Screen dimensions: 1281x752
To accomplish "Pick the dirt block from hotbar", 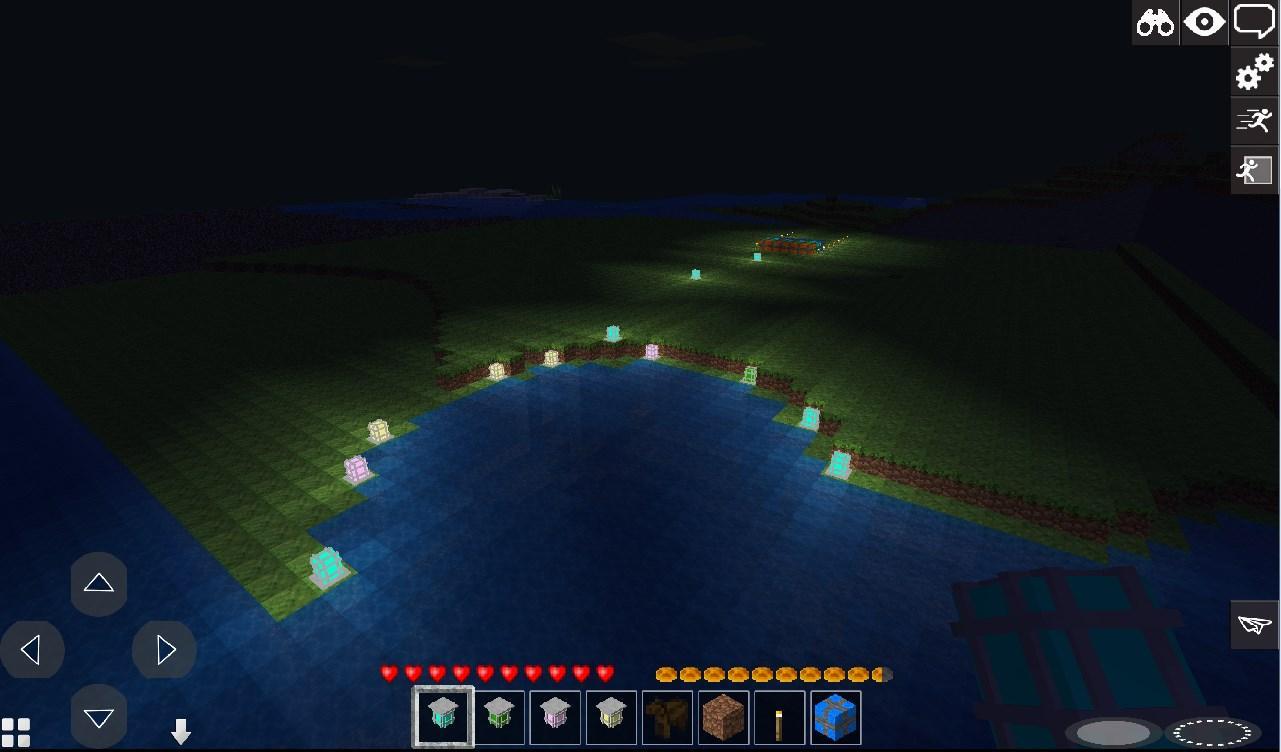I will pos(723,717).
